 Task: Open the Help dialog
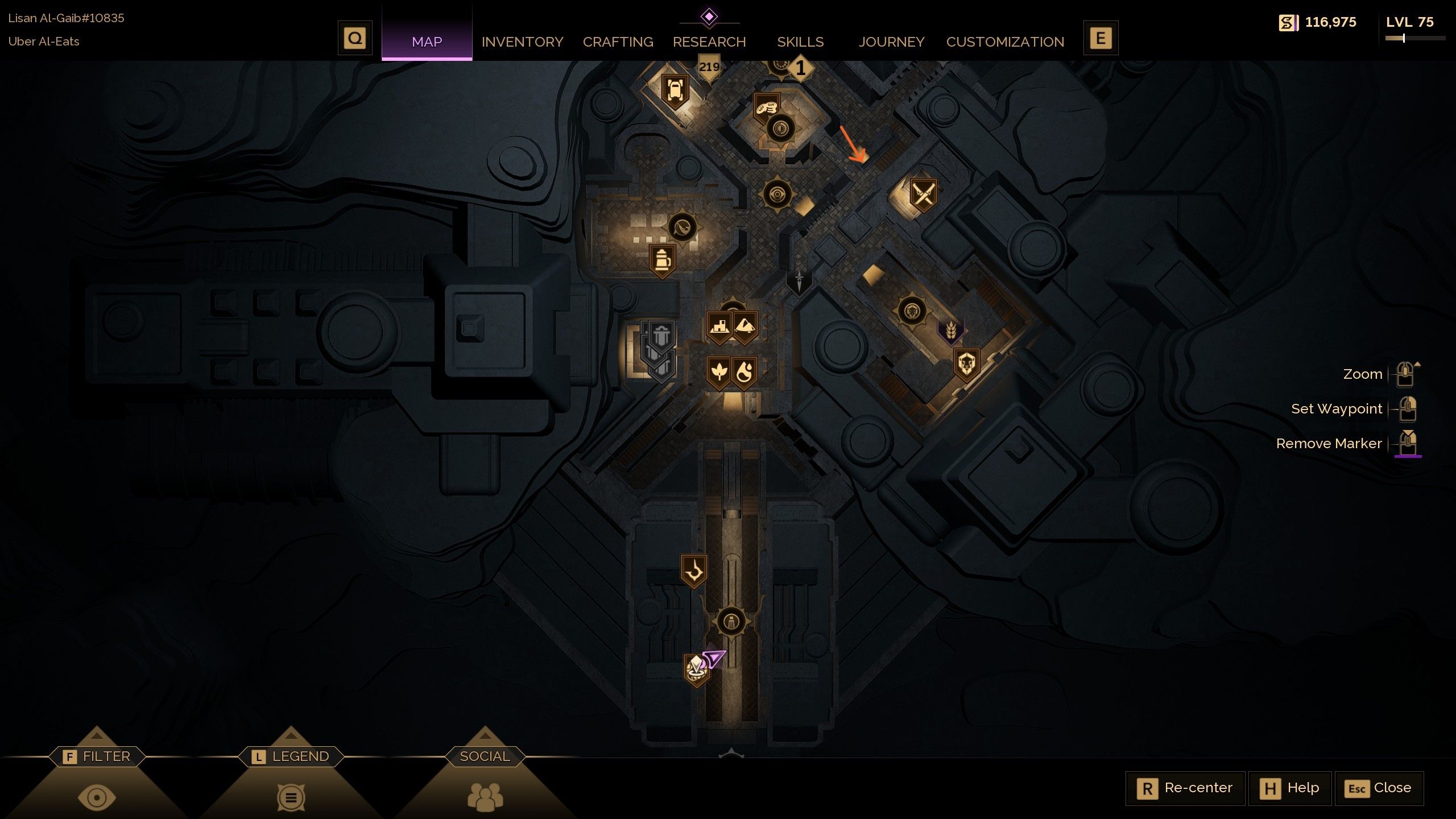coord(1291,788)
